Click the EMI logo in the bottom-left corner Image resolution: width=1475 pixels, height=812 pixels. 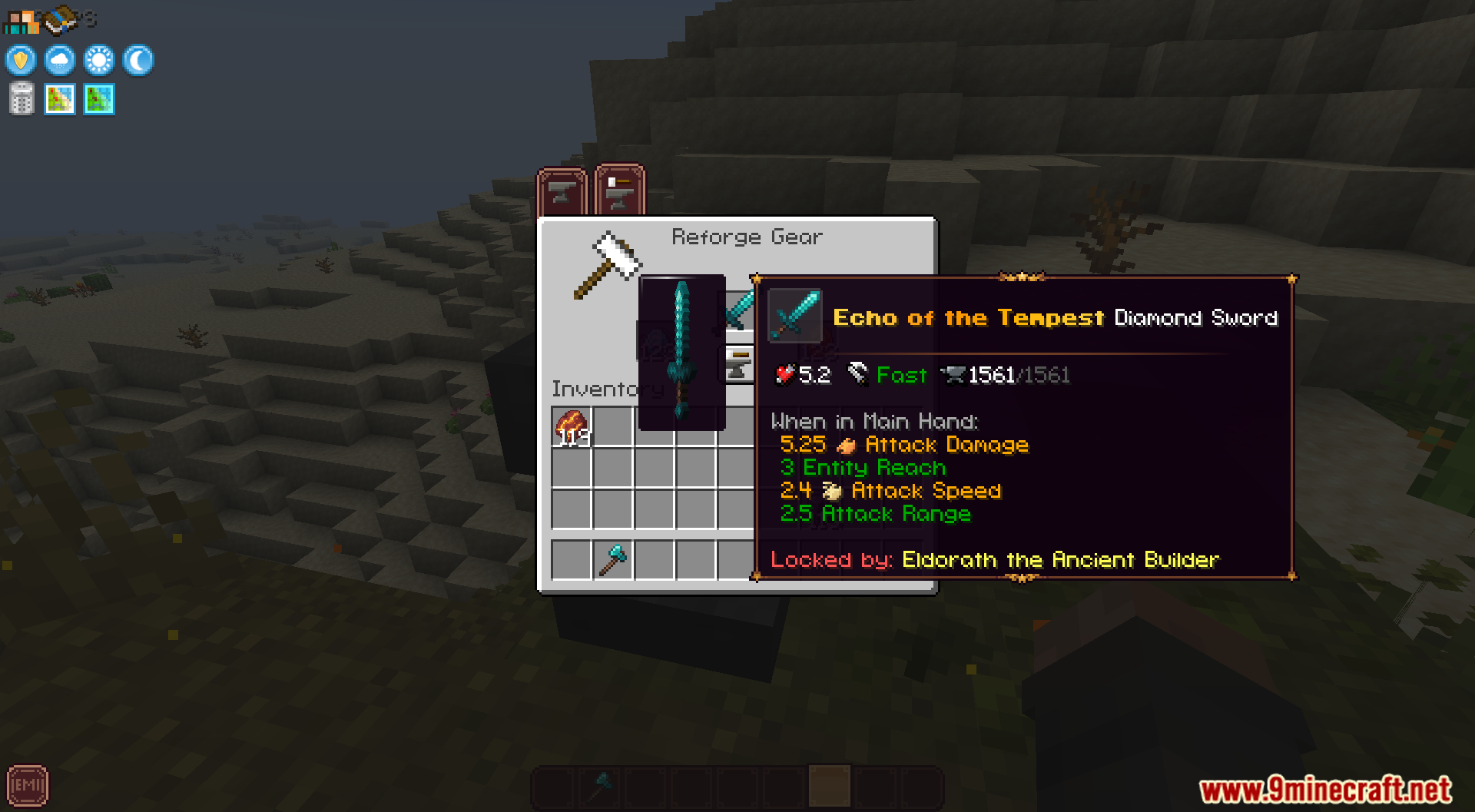tap(28, 785)
